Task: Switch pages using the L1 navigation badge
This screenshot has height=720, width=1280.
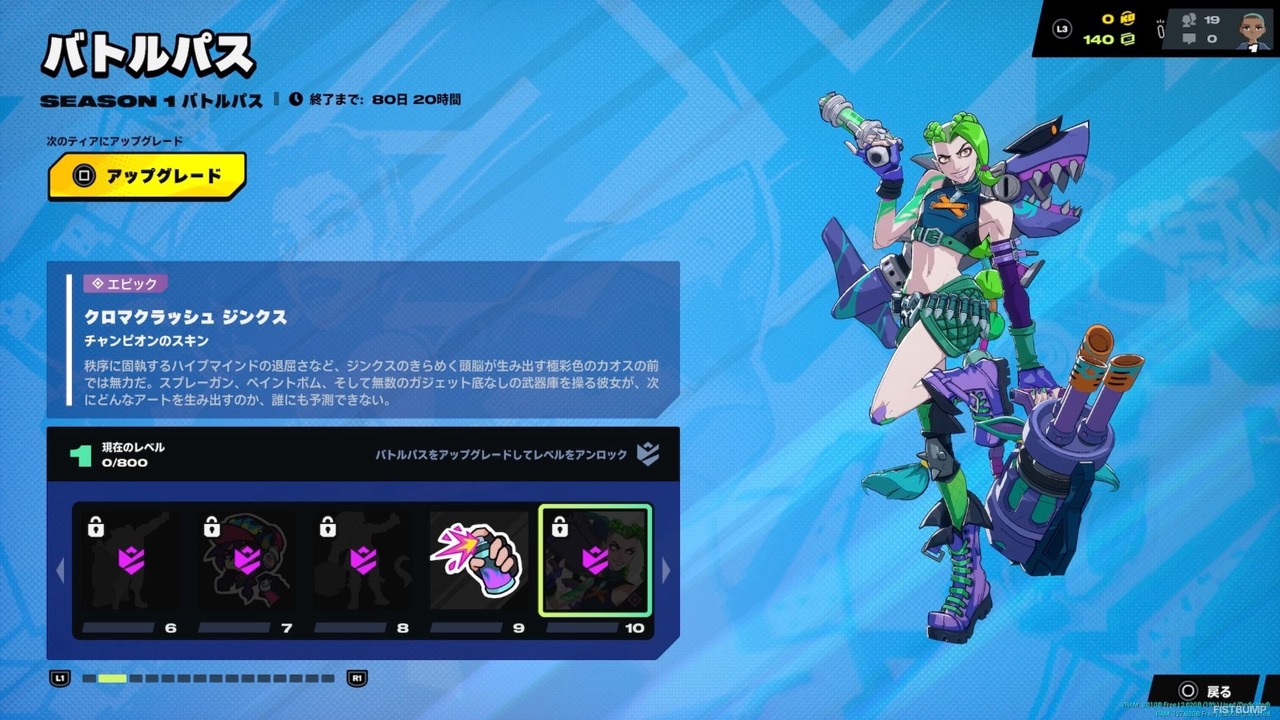Action: pos(60,678)
